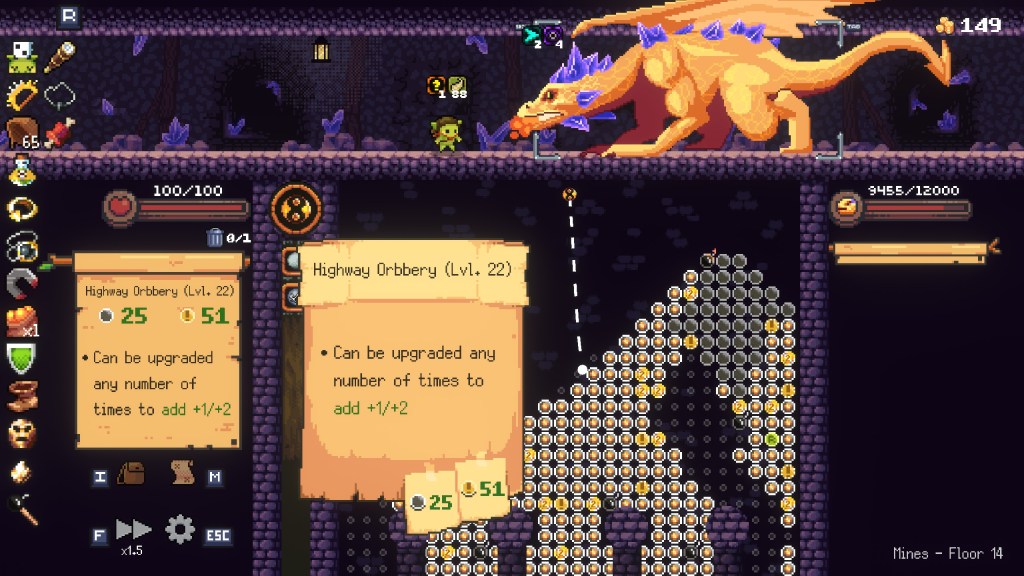Select the brown boot relic
This screenshot has width=1024, height=576.
point(21,396)
